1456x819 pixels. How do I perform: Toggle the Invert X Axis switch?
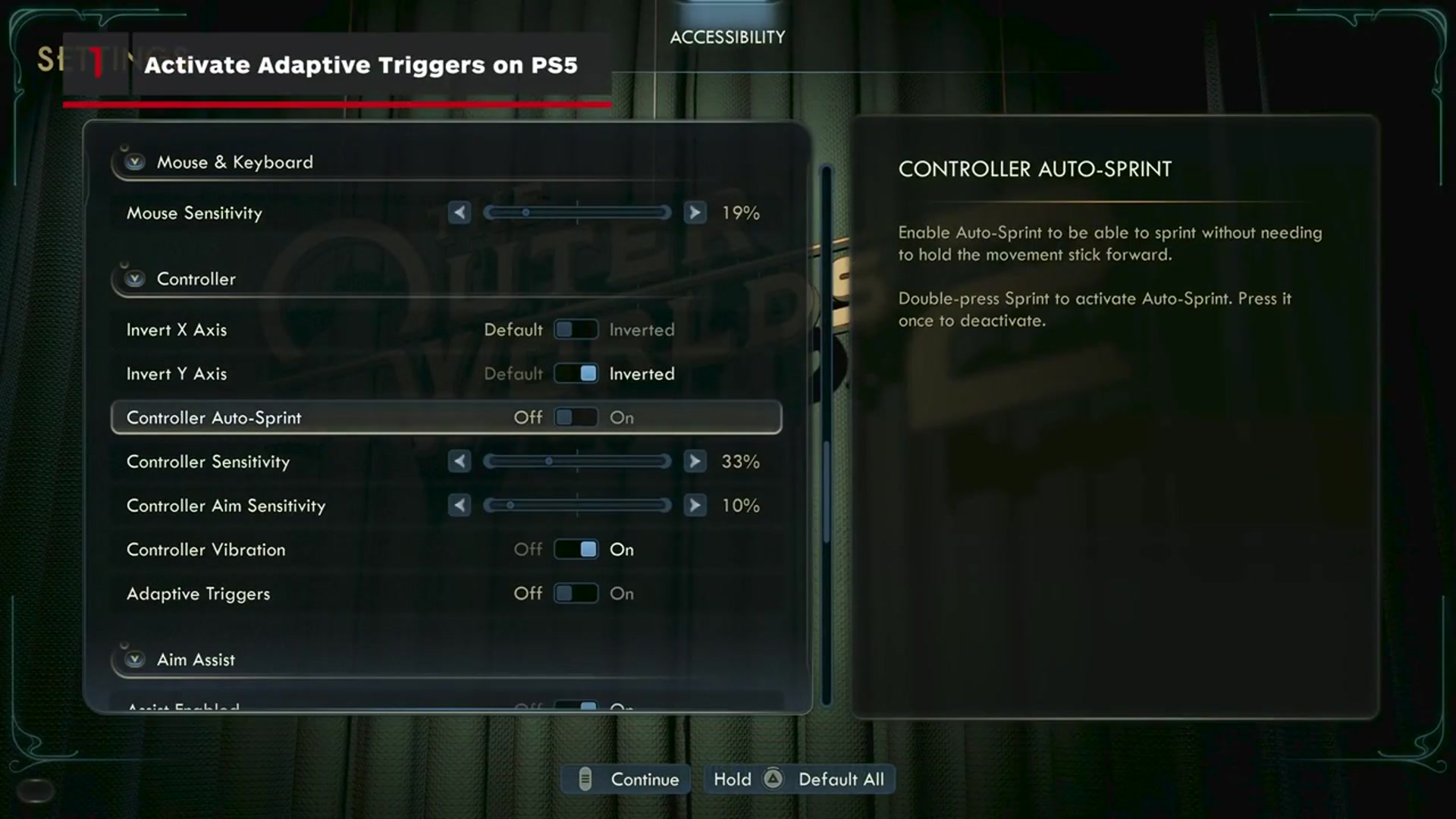click(x=576, y=330)
